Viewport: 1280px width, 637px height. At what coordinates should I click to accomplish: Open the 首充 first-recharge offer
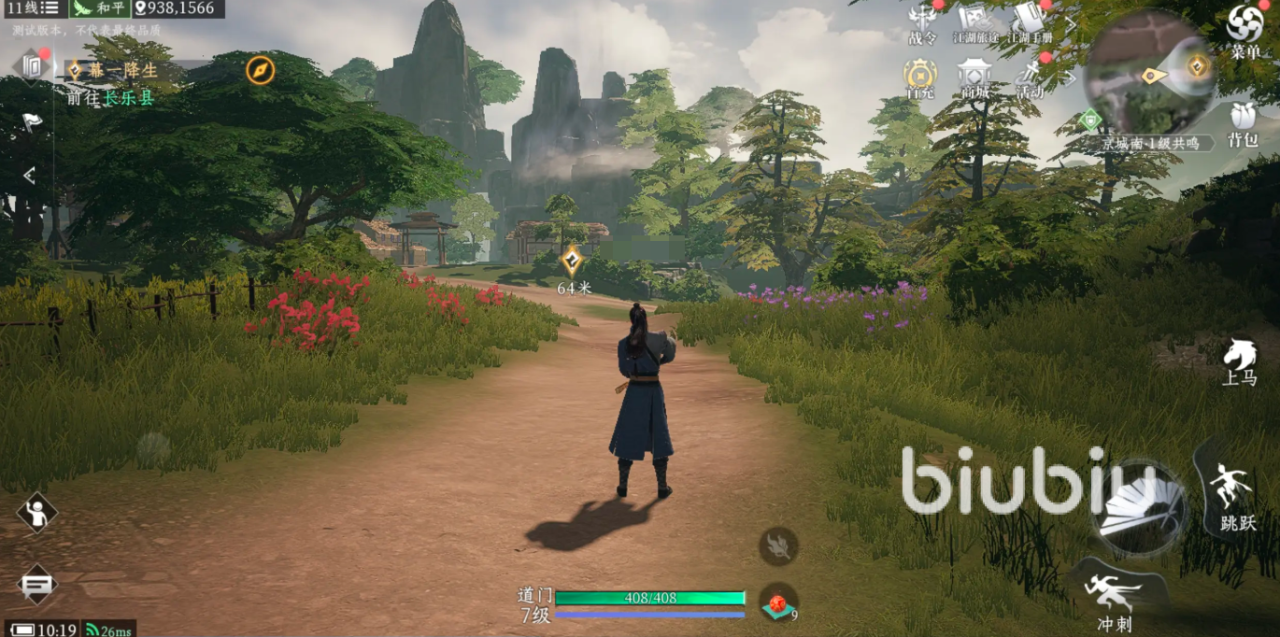920,75
